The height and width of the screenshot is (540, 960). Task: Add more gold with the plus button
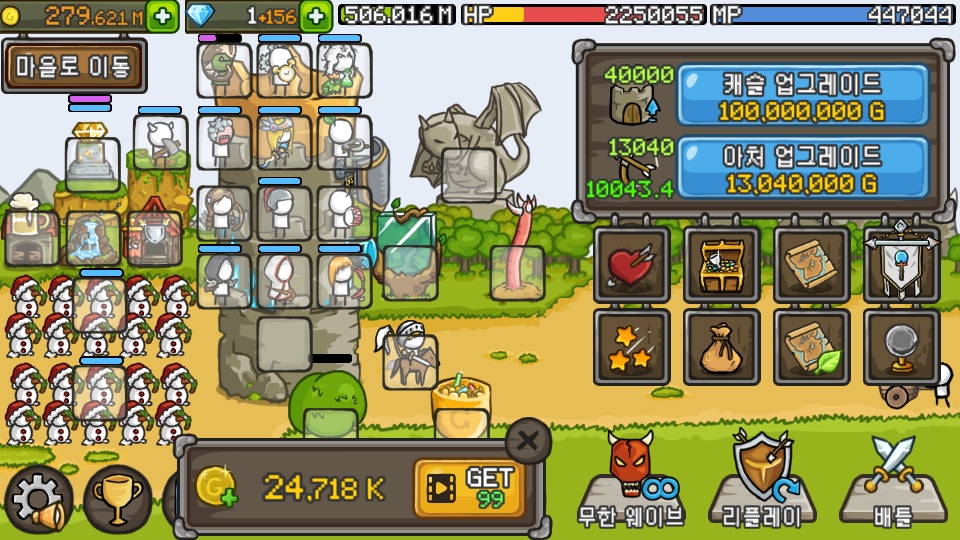163,16
